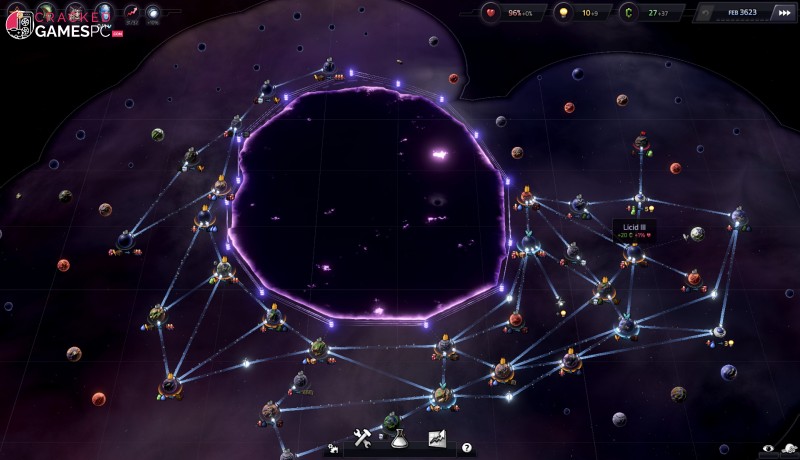Open help with the question mark button
The image size is (800, 460).
pos(466,448)
